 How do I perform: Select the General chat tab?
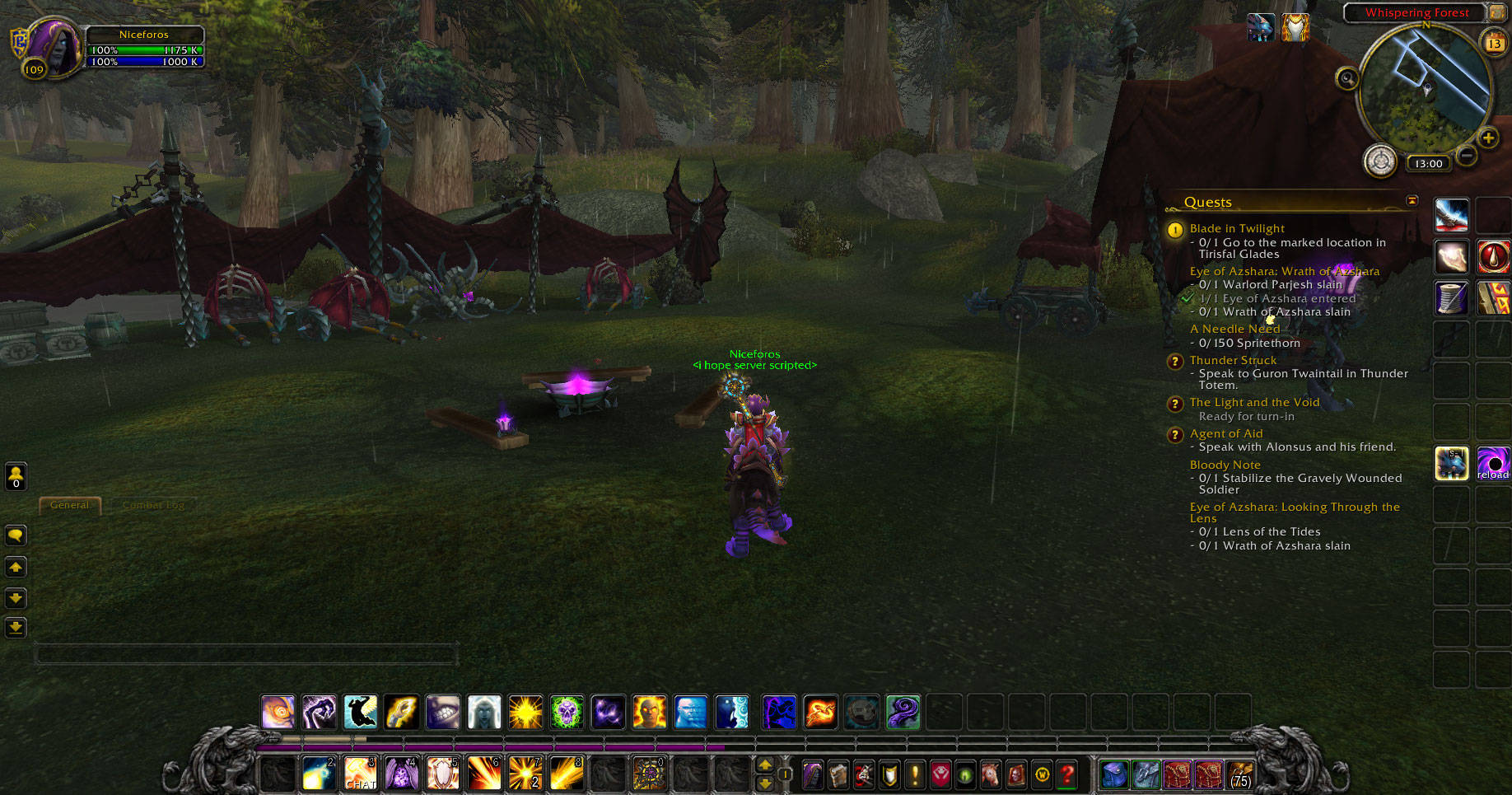tap(70, 505)
